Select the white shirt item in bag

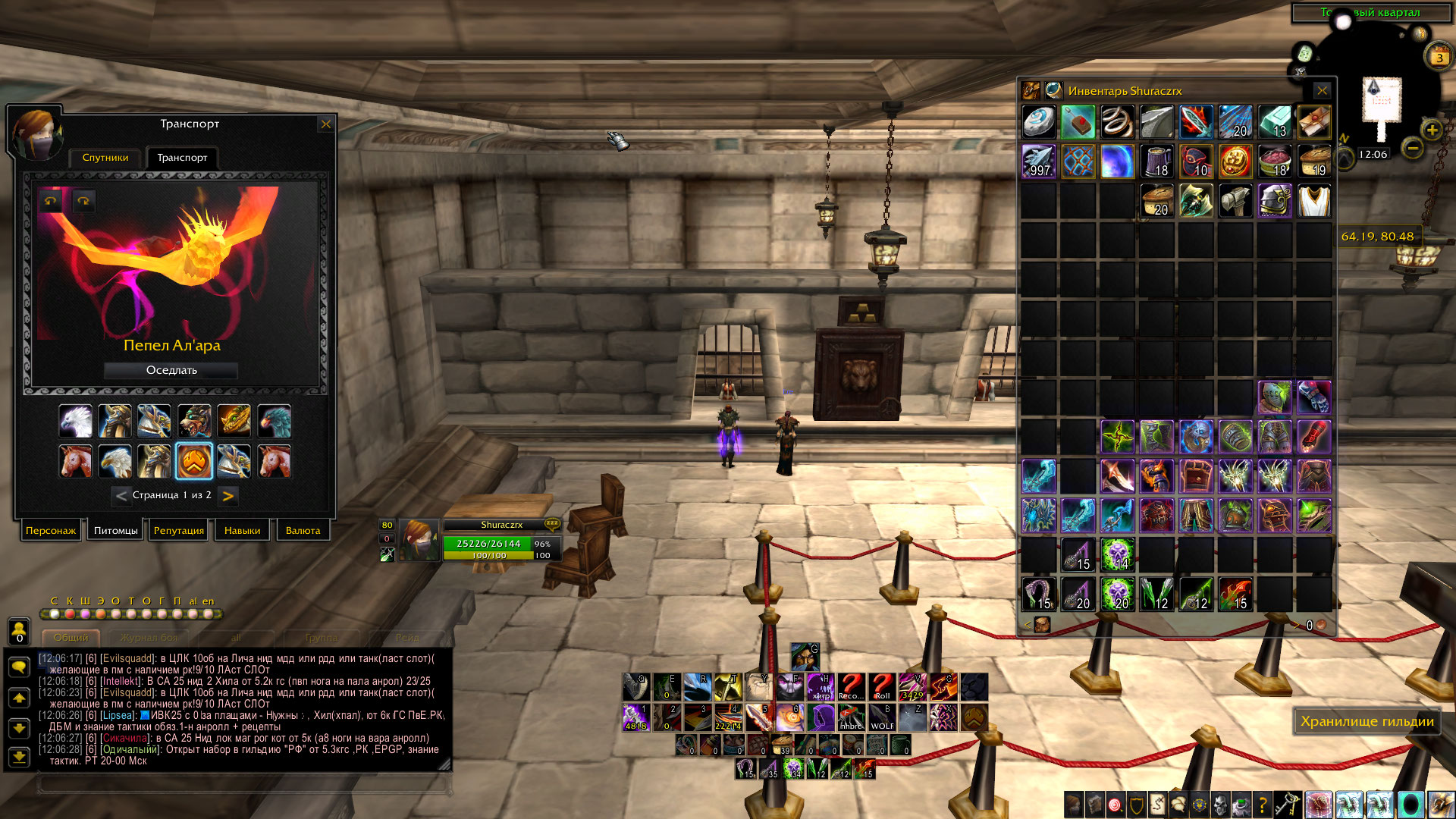click(1314, 201)
